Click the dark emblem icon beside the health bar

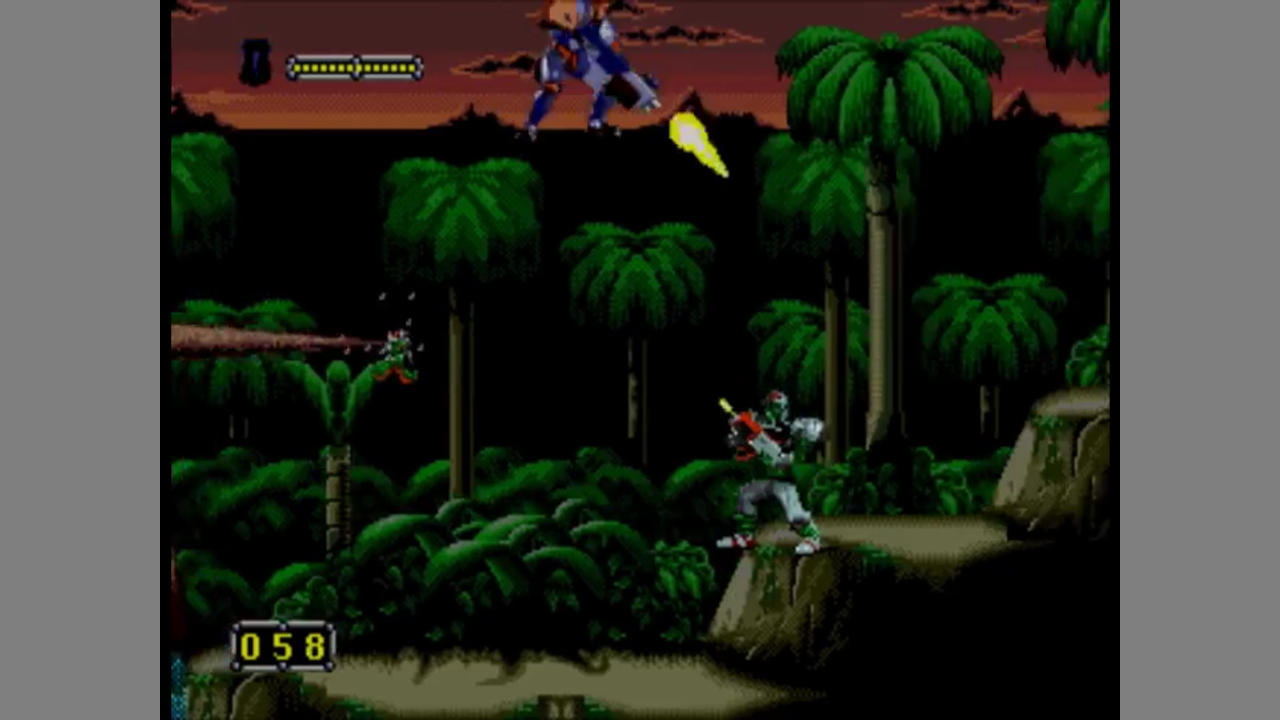[x=256, y=63]
